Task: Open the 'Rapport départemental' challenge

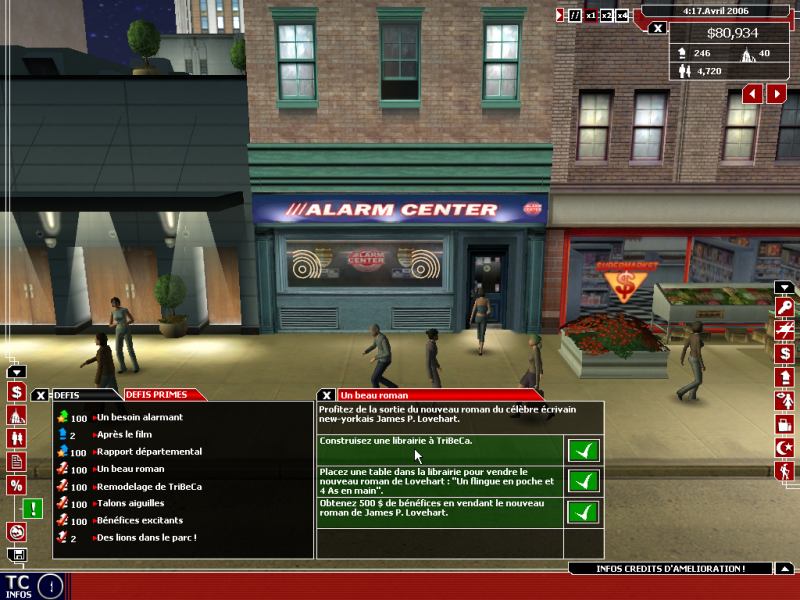Action: (x=149, y=452)
